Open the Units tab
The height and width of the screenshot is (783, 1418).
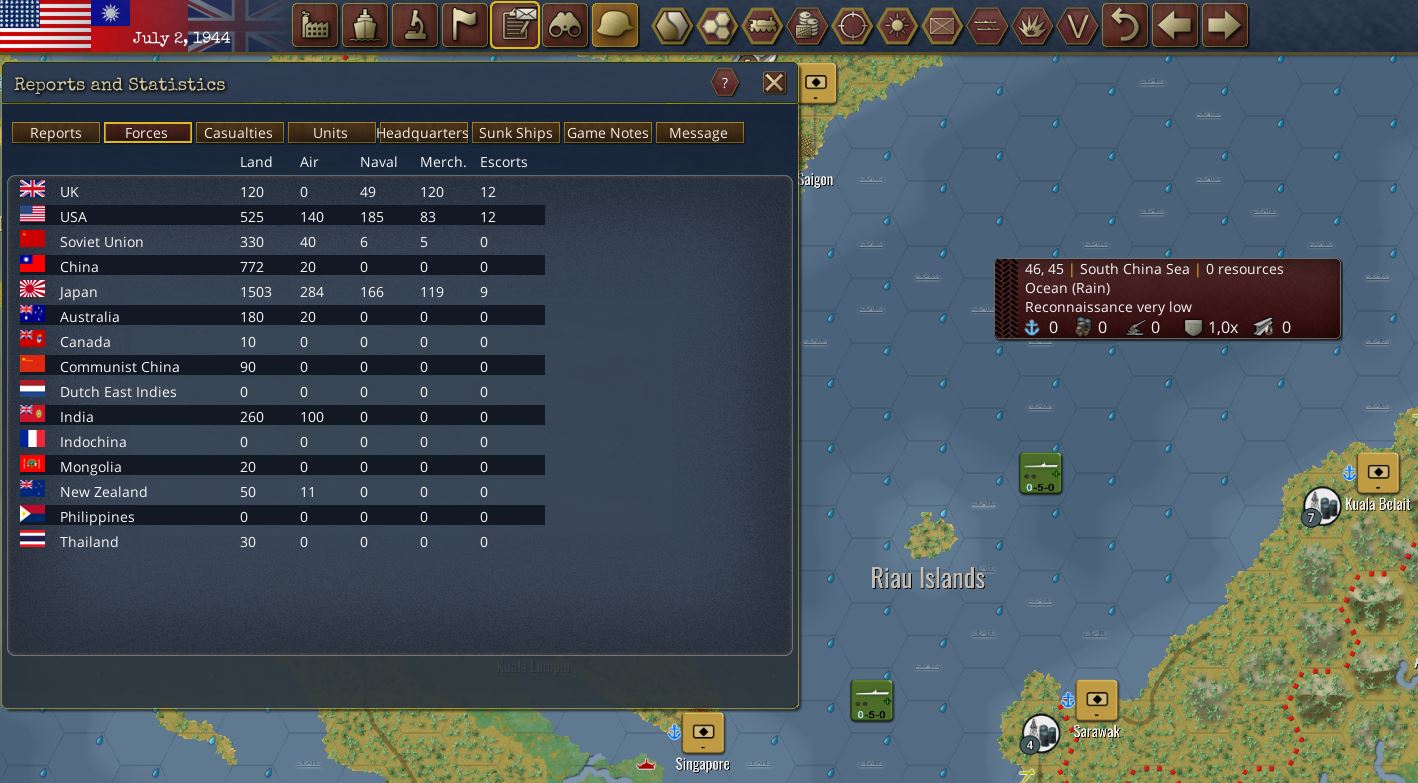pyautogui.click(x=330, y=133)
